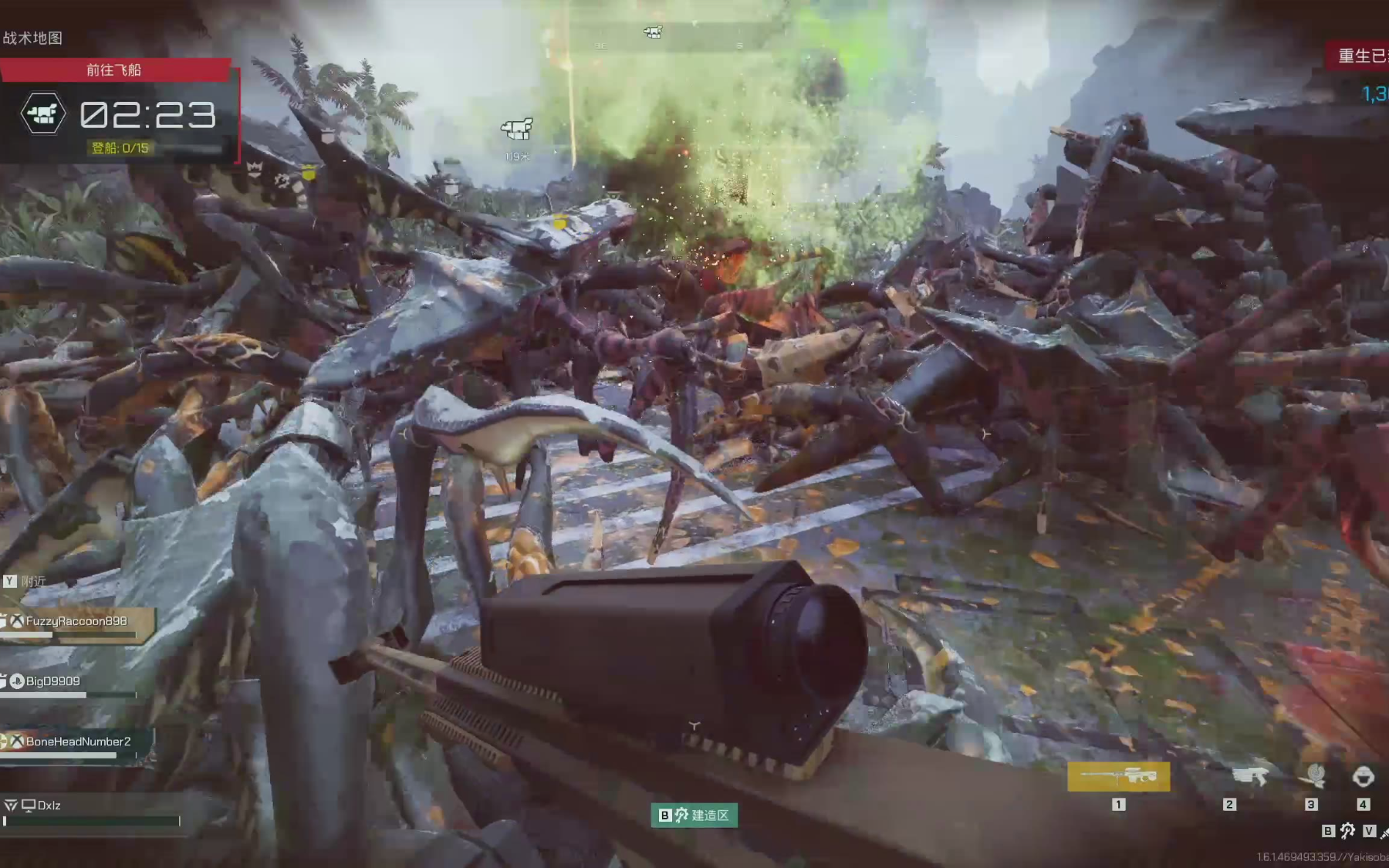Switch to the pistol in slot 2

(x=1249, y=777)
